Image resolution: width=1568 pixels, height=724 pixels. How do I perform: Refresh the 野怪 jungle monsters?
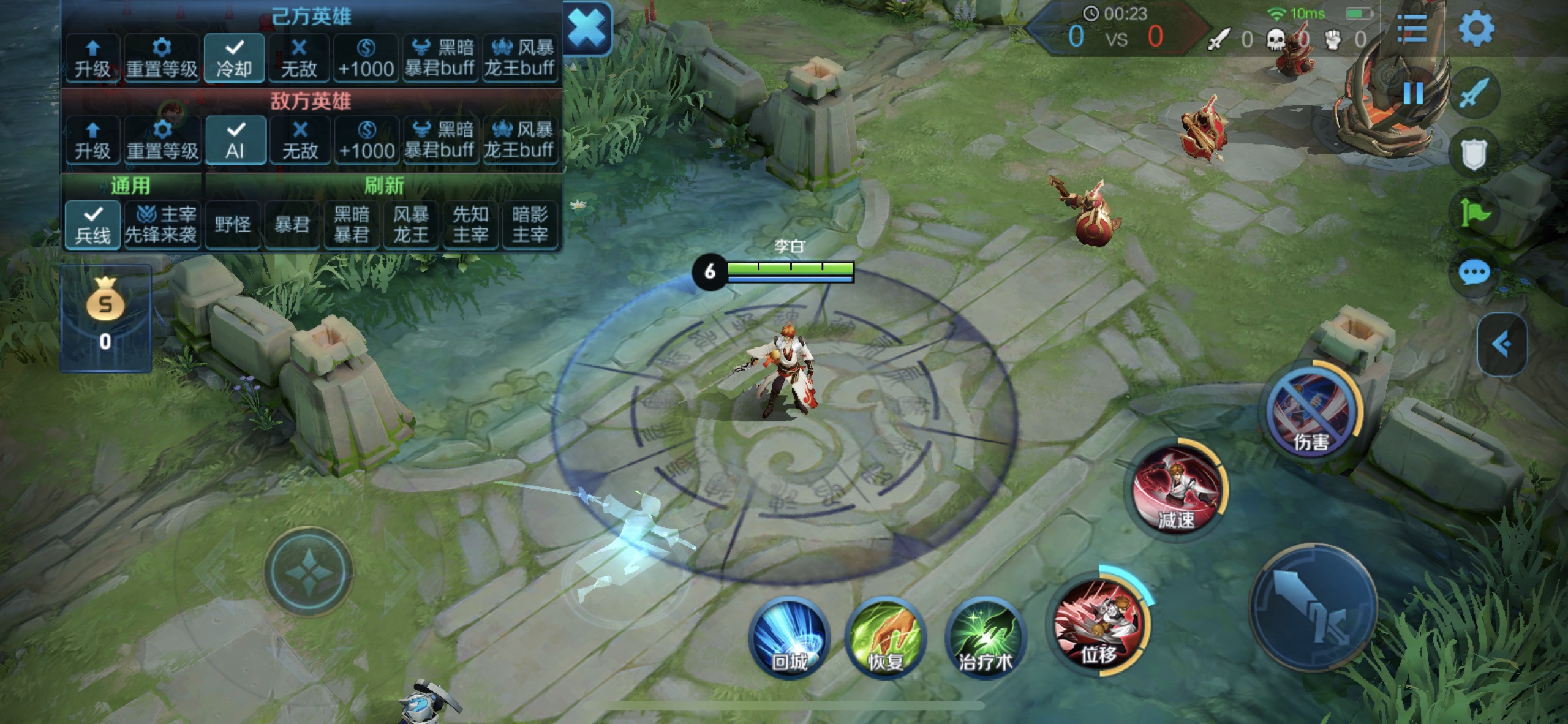pyautogui.click(x=233, y=225)
